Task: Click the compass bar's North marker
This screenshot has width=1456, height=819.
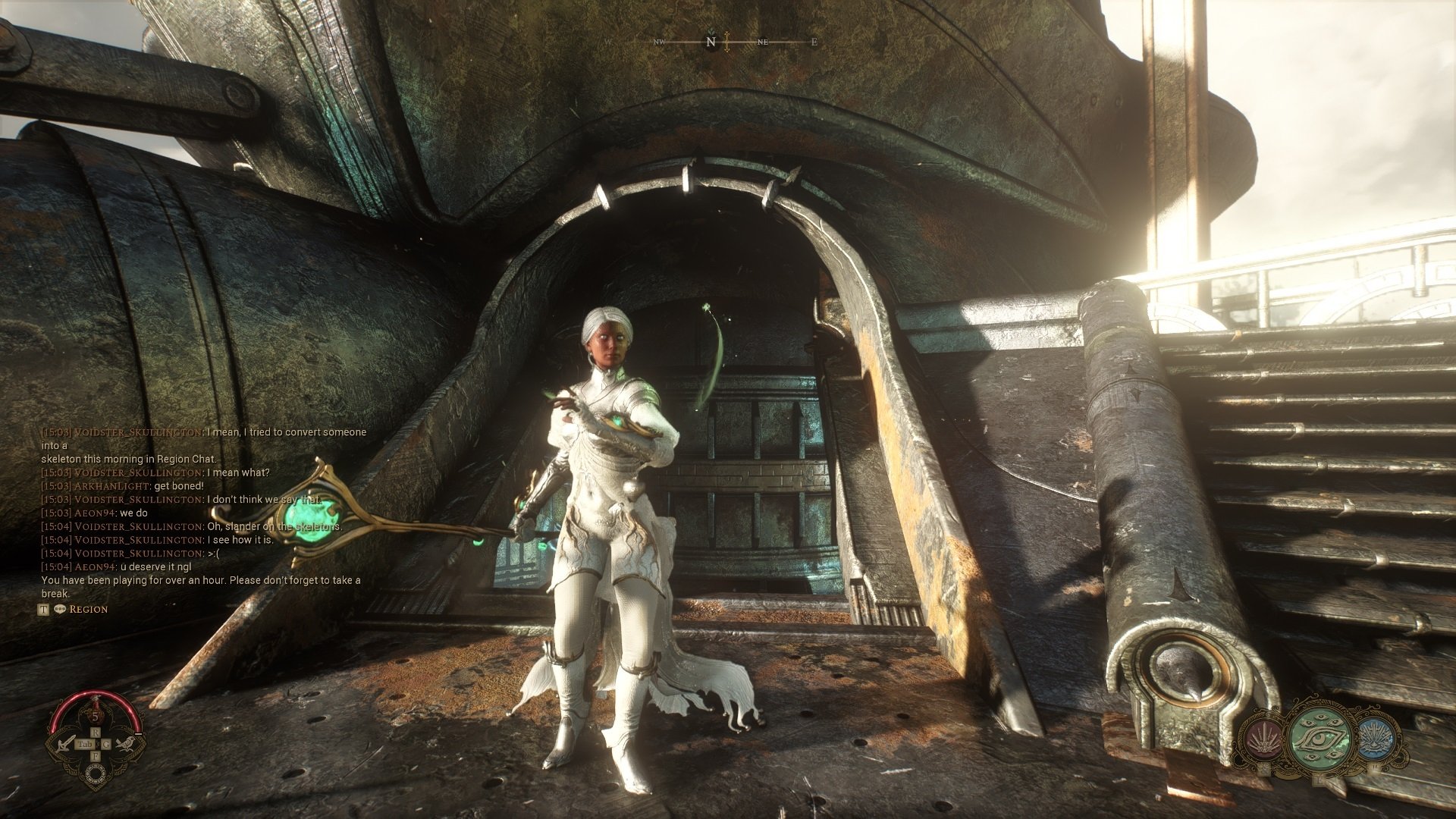Action: click(x=711, y=42)
